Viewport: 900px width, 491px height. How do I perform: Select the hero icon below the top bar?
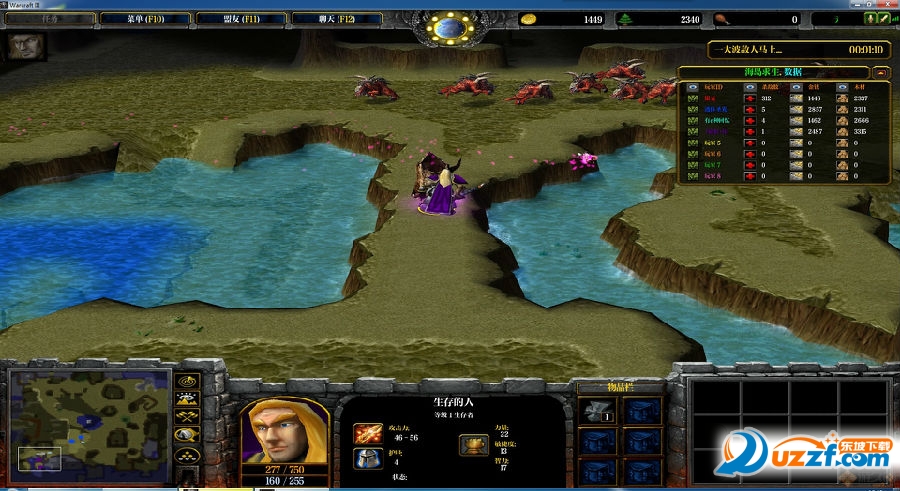pyautogui.click(x=21, y=47)
